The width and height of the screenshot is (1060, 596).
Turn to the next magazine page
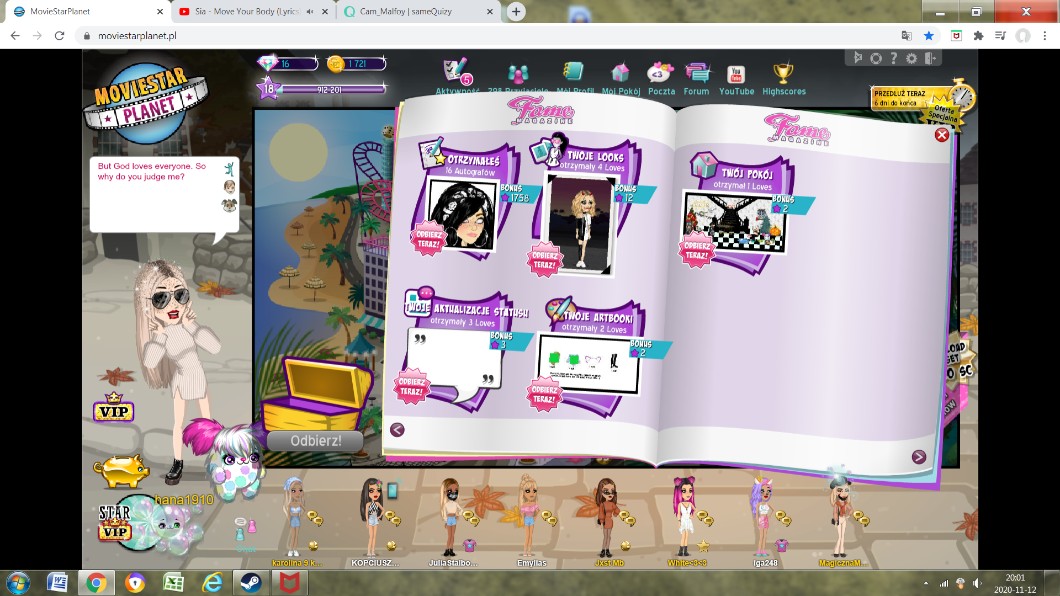click(918, 457)
